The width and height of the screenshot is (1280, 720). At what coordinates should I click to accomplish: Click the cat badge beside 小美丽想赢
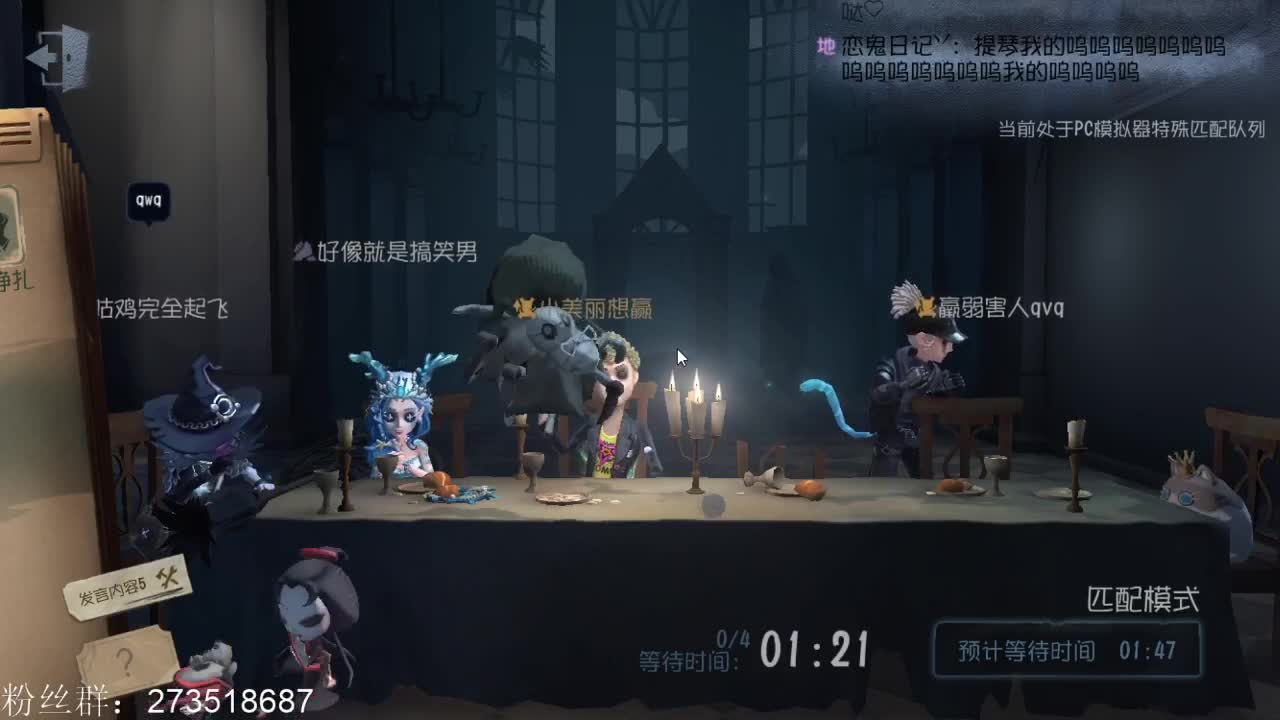pyautogui.click(x=525, y=308)
